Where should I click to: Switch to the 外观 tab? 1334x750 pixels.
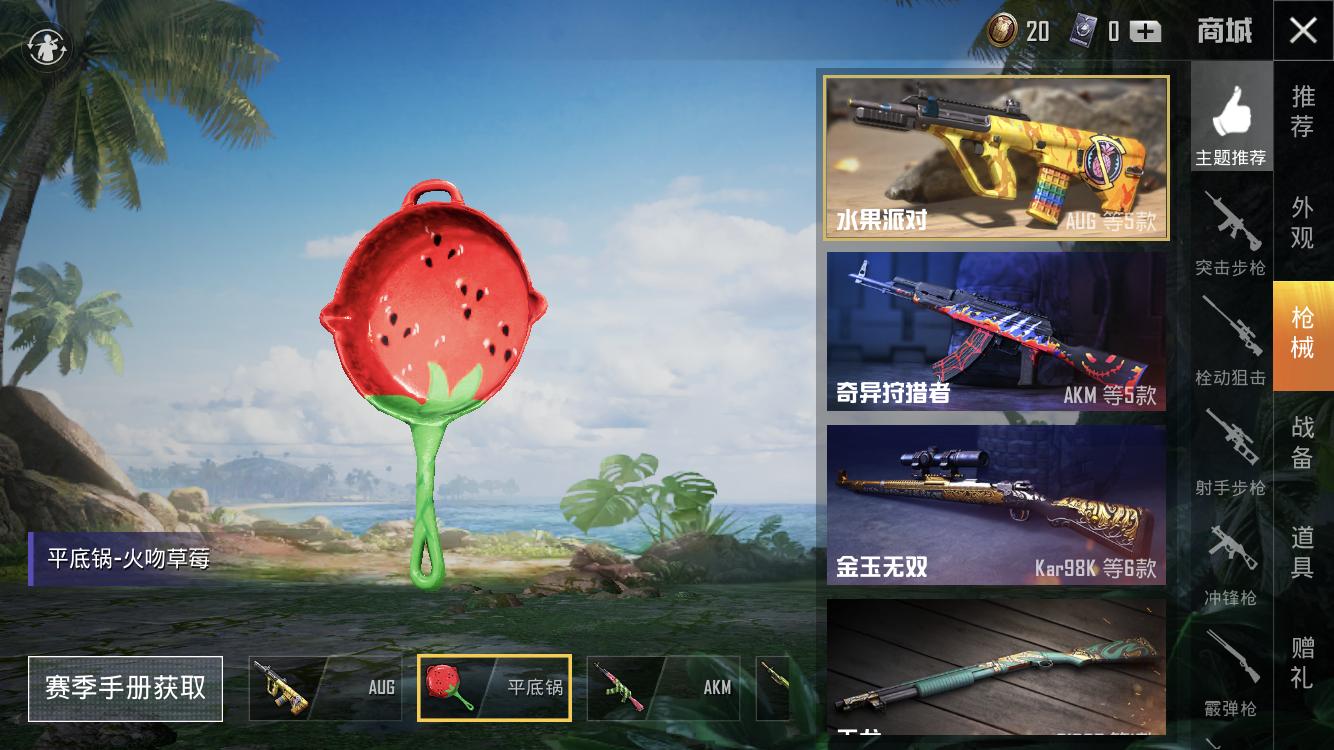[x=1305, y=222]
